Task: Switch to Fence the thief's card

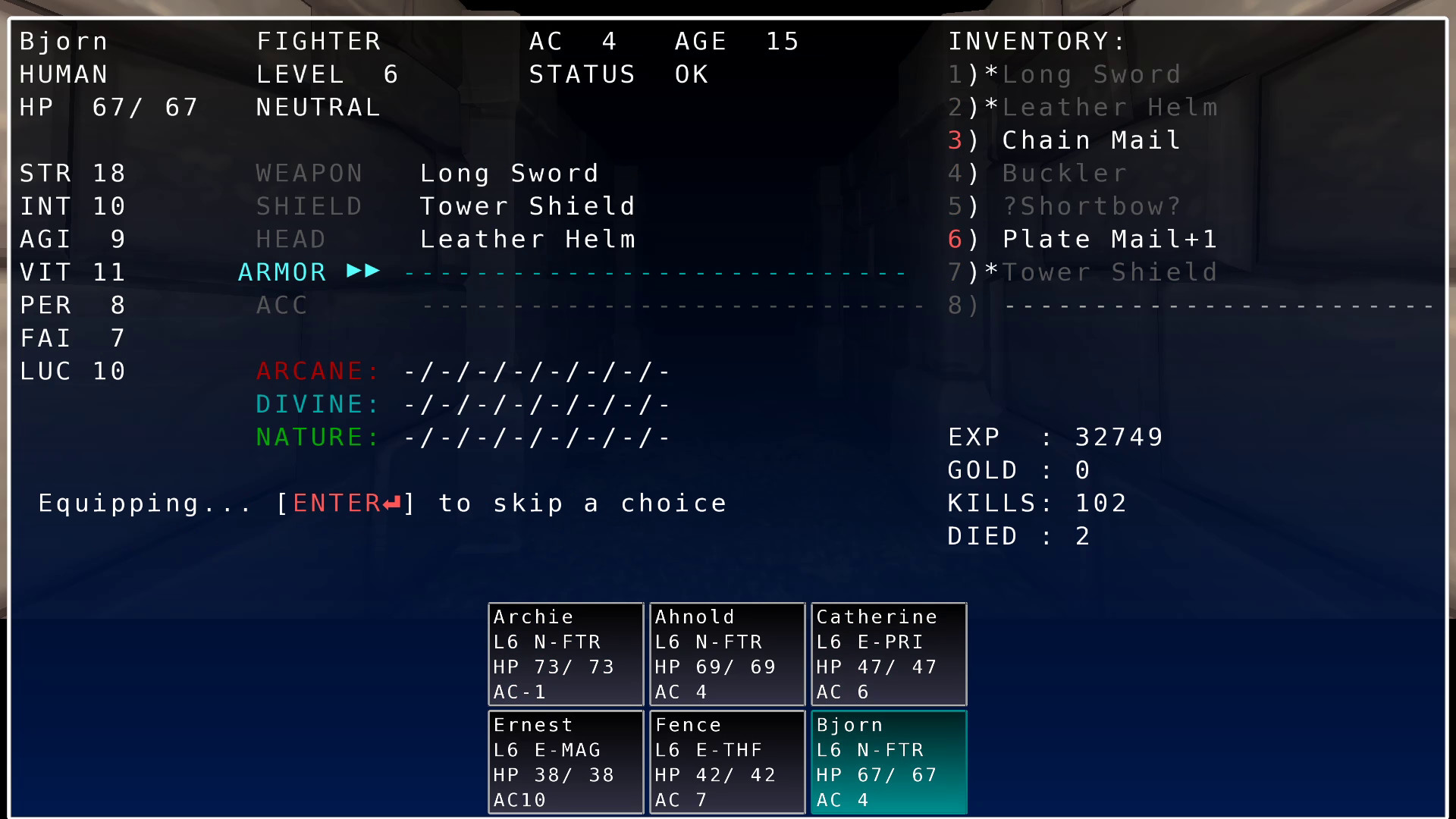Action: click(726, 761)
